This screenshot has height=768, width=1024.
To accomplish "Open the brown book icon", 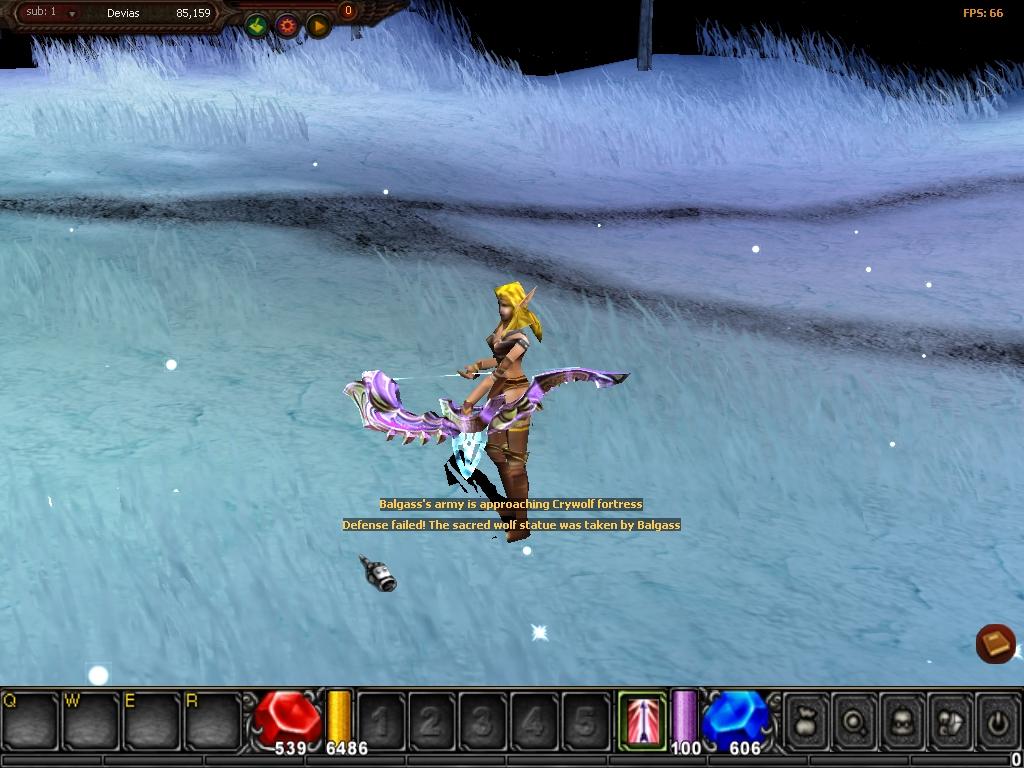I will 995,643.
